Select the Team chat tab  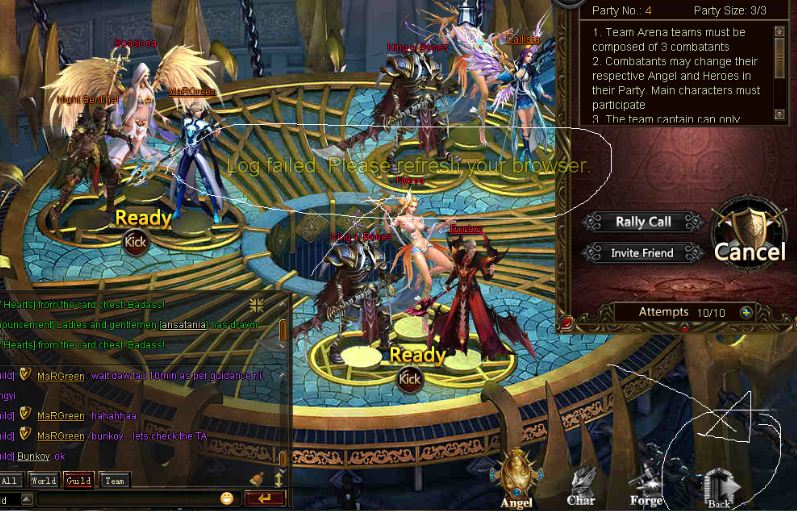[115, 481]
